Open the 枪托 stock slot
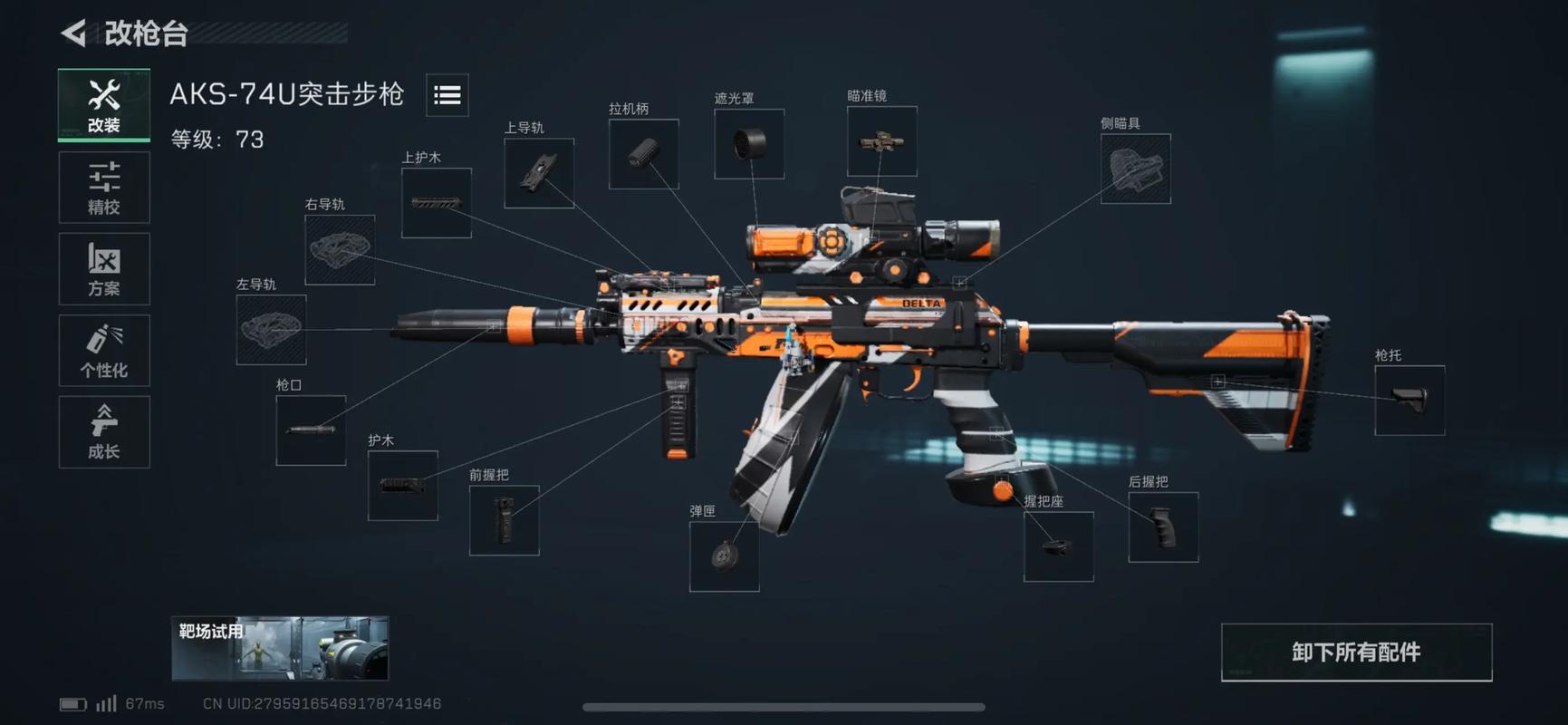Screen dimensions: 1568x725 pyautogui.click(x=1409, y=401)
